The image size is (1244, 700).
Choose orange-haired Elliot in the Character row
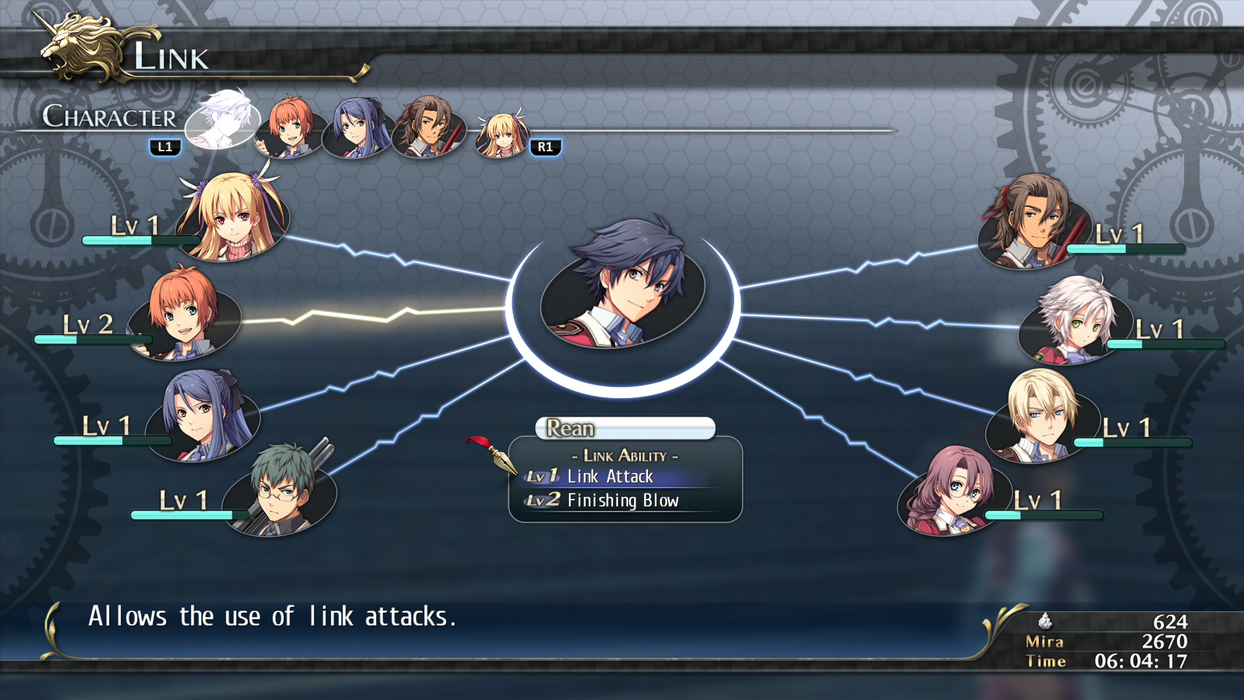[x=290, y=128]
